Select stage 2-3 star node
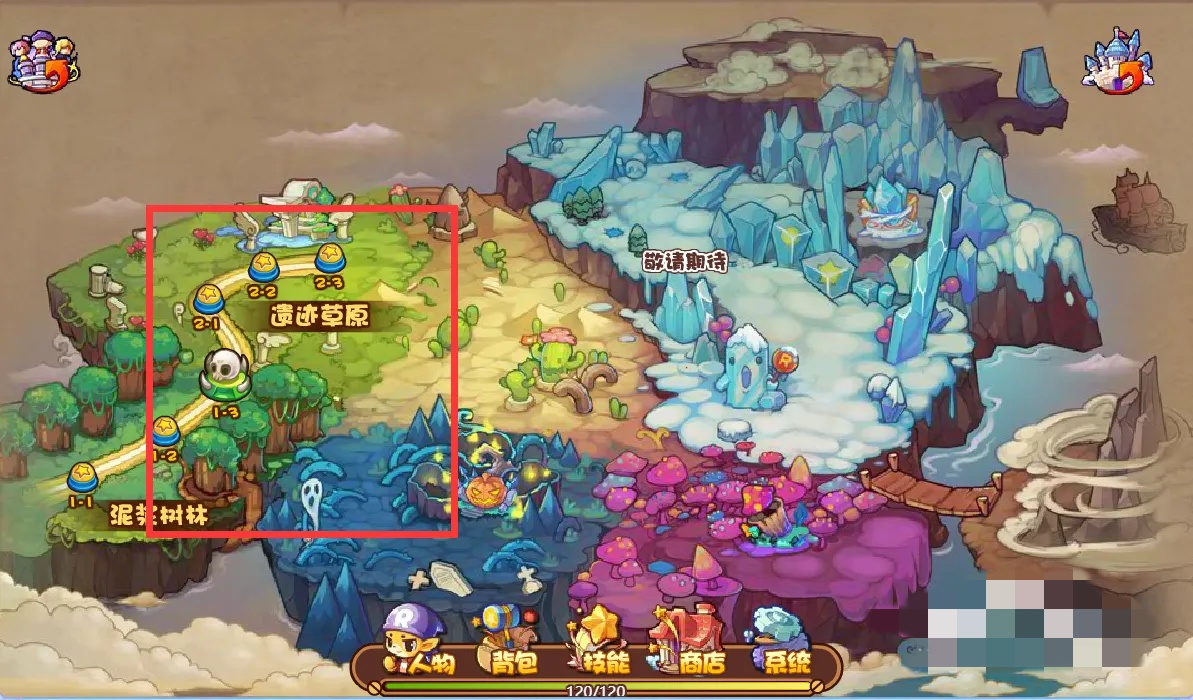Viewport: 1193px width, 700px height. coord(329,258)
